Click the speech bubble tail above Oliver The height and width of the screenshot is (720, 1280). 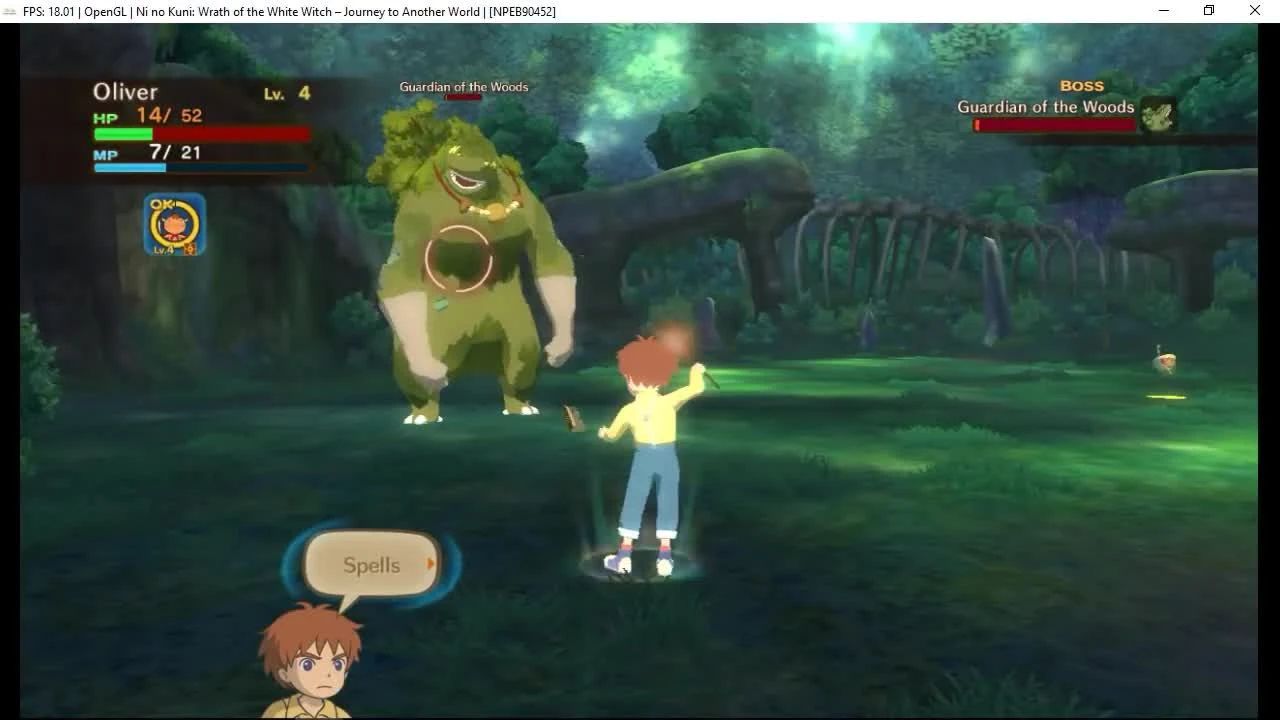(347, 605)
